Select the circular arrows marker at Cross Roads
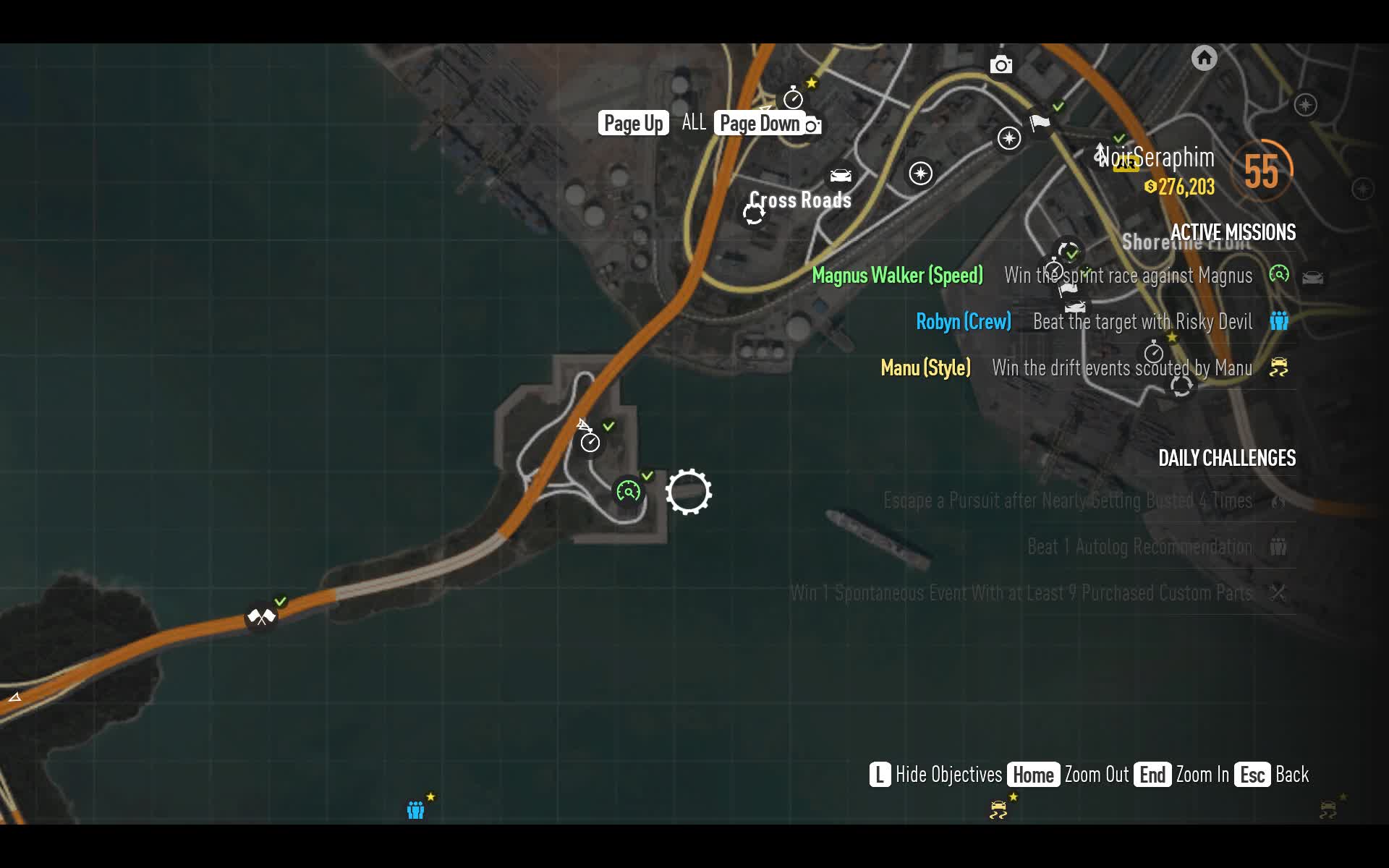The height and width of the screenshot is (868, 1389). 754,214
